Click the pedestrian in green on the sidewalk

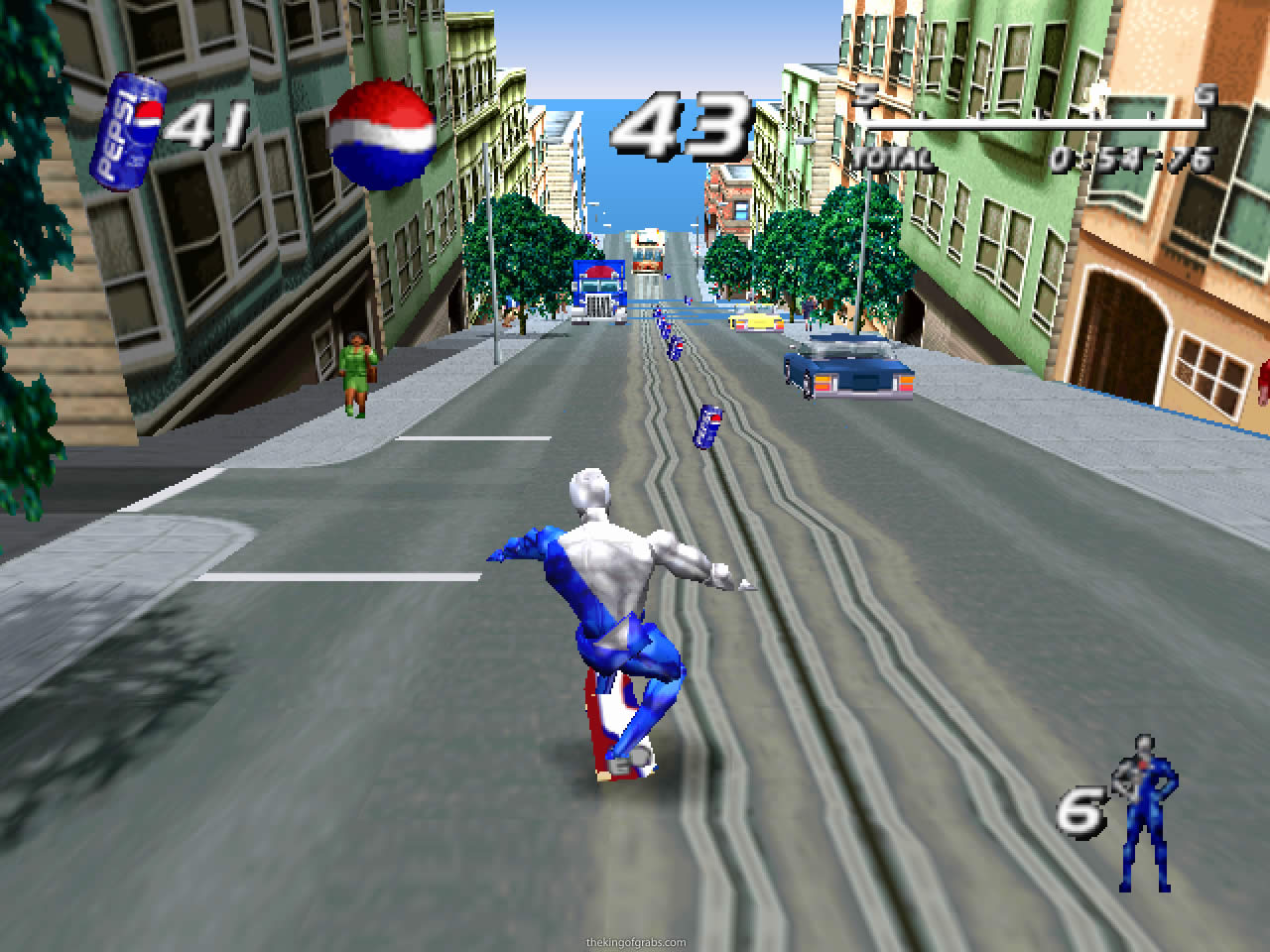point(355,372)
